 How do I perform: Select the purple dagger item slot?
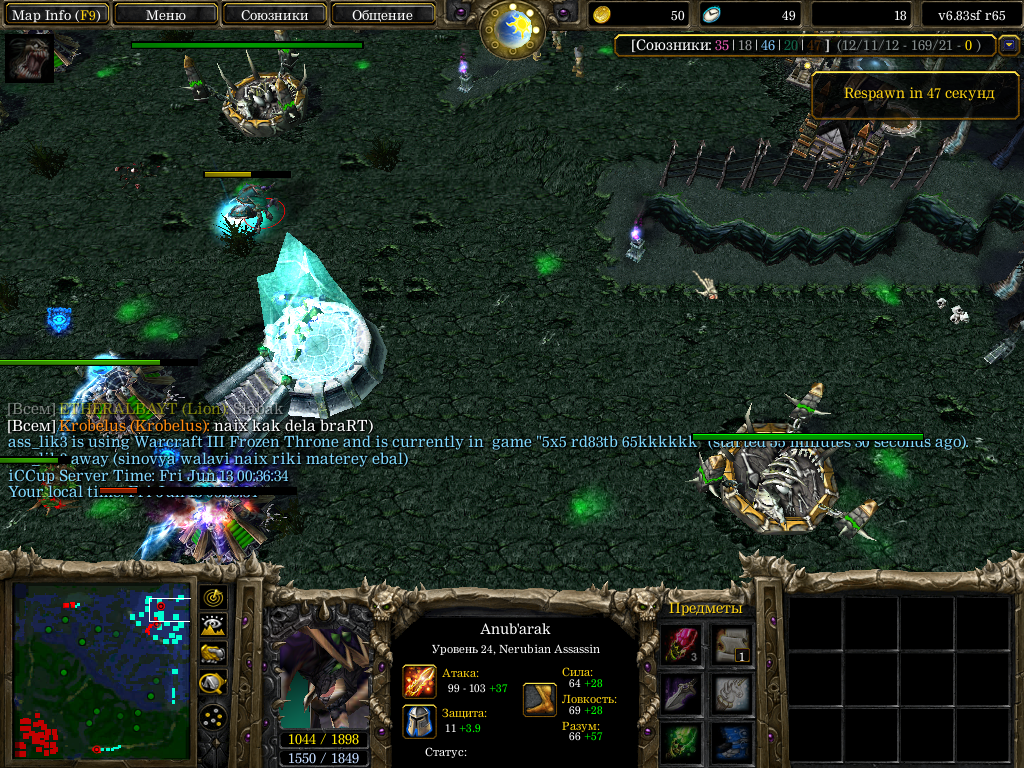point(682,693)
